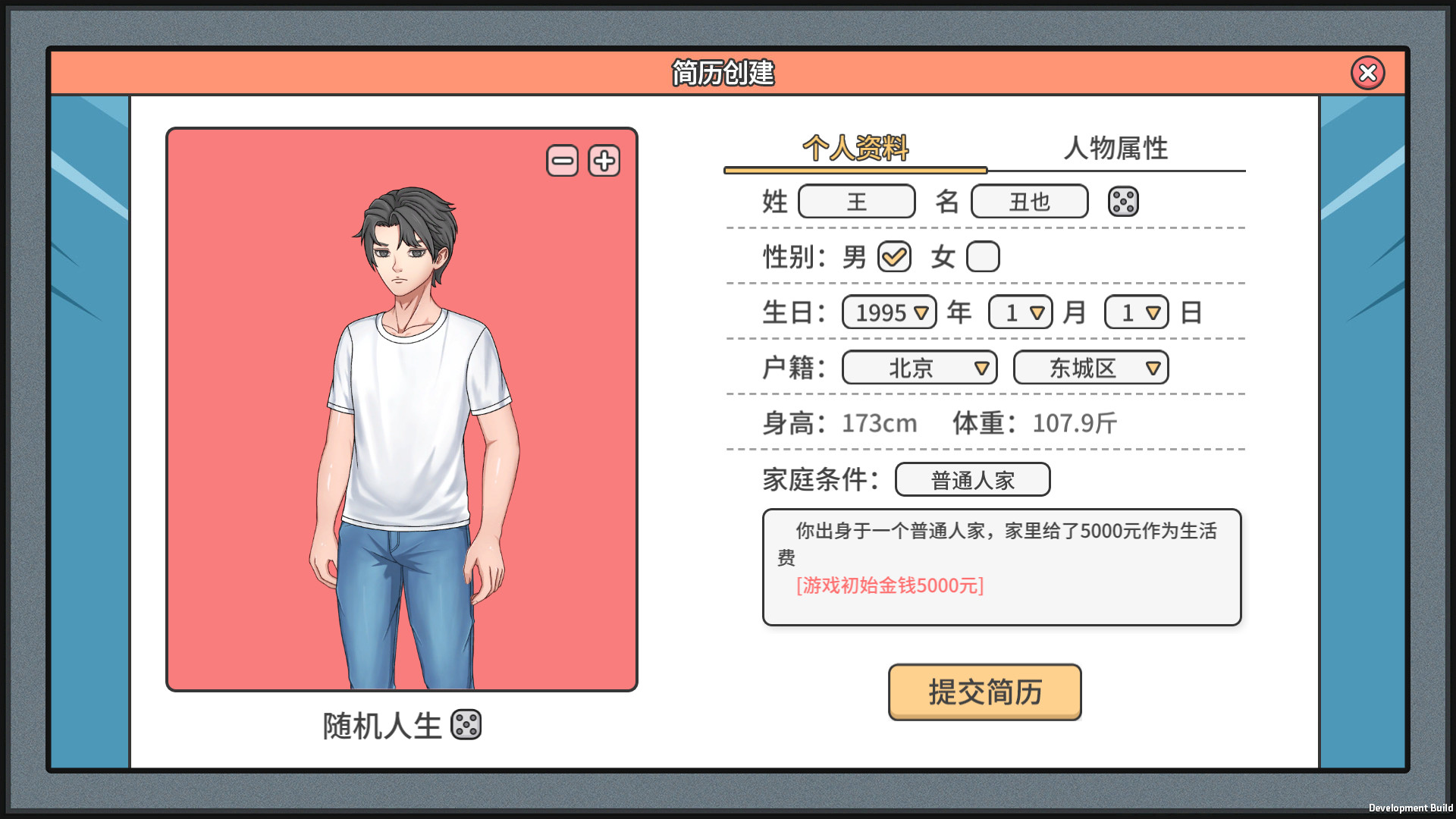Zoom in on the character portrait
1456x819 pixels.
pos(603,160)
